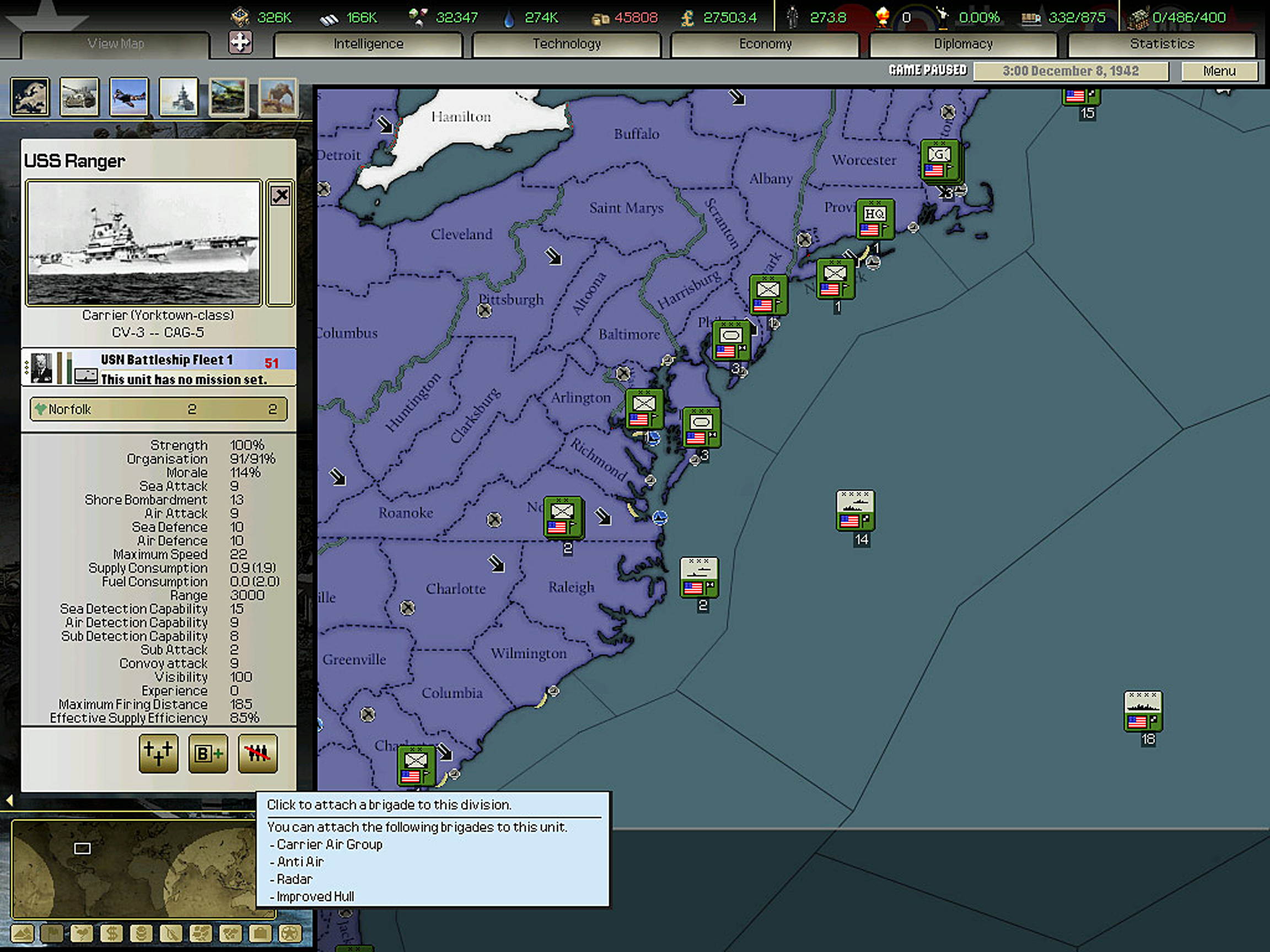Open the economy dollar map mode icon
Viewport: 1270px width, 952px height.
click(111, 934)
